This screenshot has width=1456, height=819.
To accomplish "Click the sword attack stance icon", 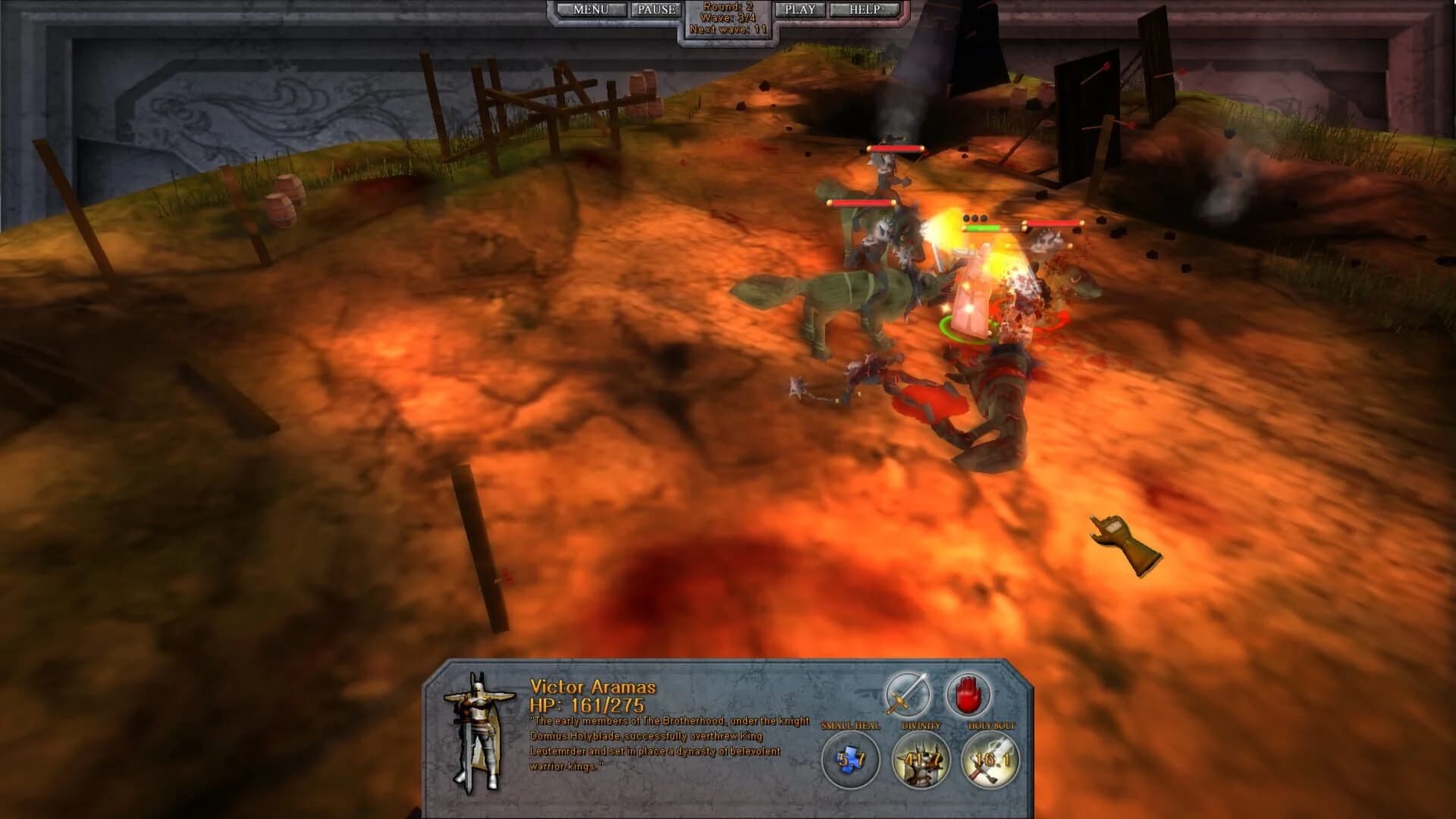I will pos(908,694).
